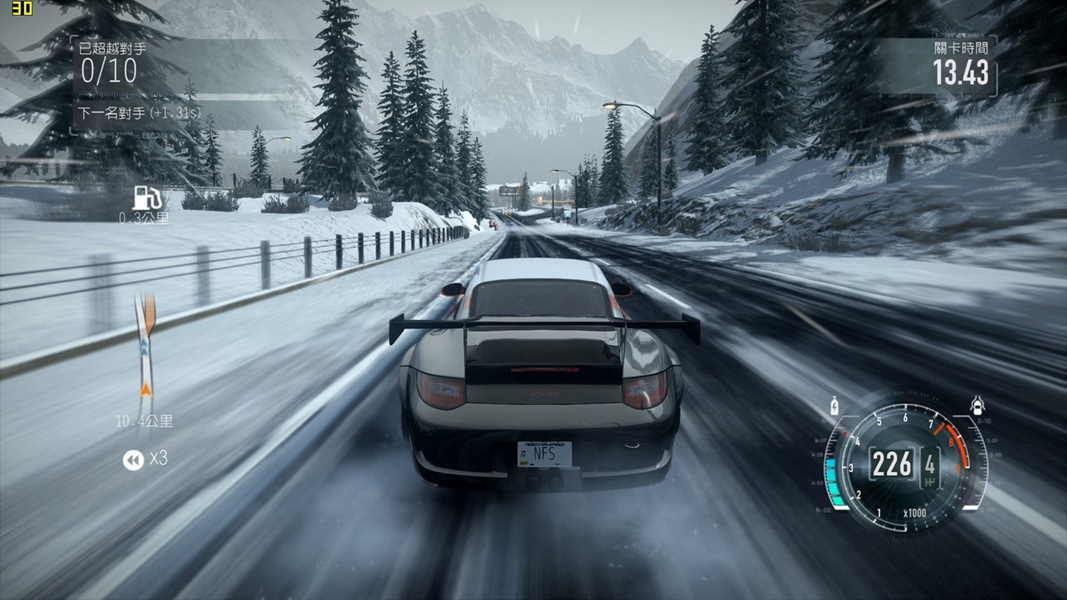Click the gear indicator on the tachometer

[930, 464]
